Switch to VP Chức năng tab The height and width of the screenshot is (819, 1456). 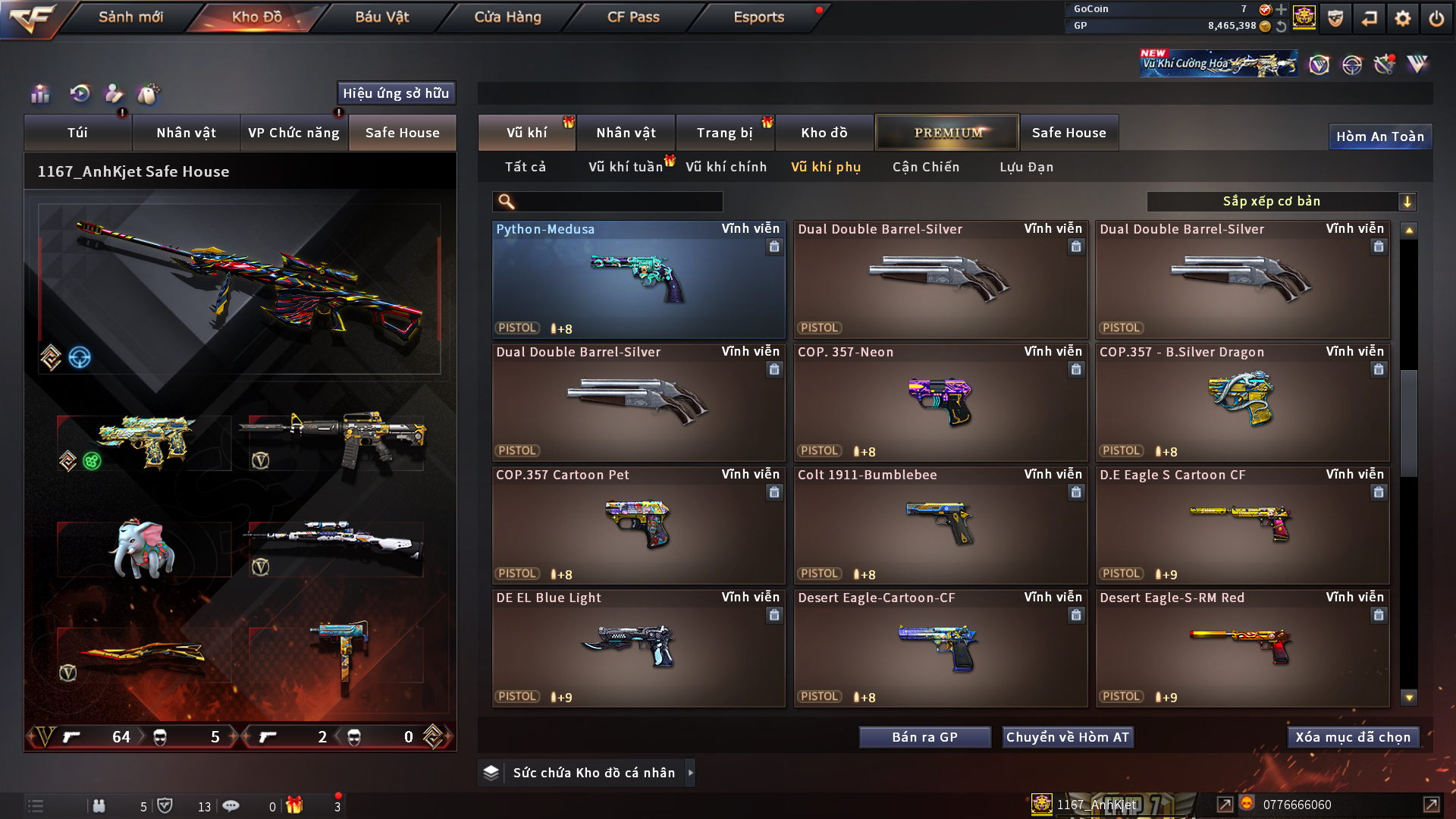(x=293, y=133)
